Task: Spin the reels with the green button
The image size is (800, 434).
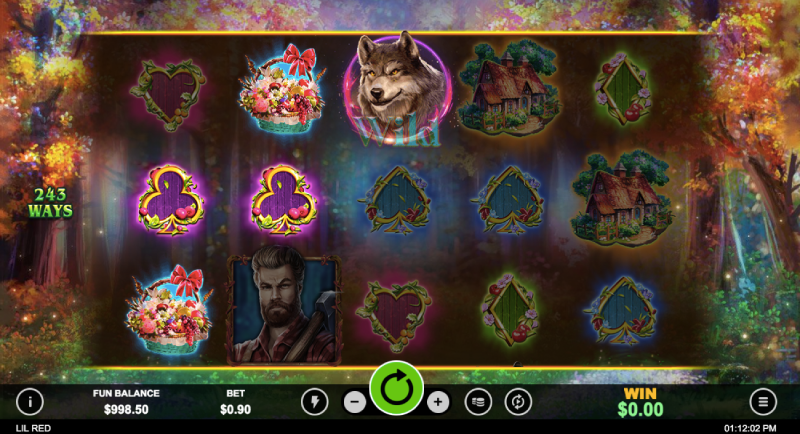Action: tap(396, 388)
